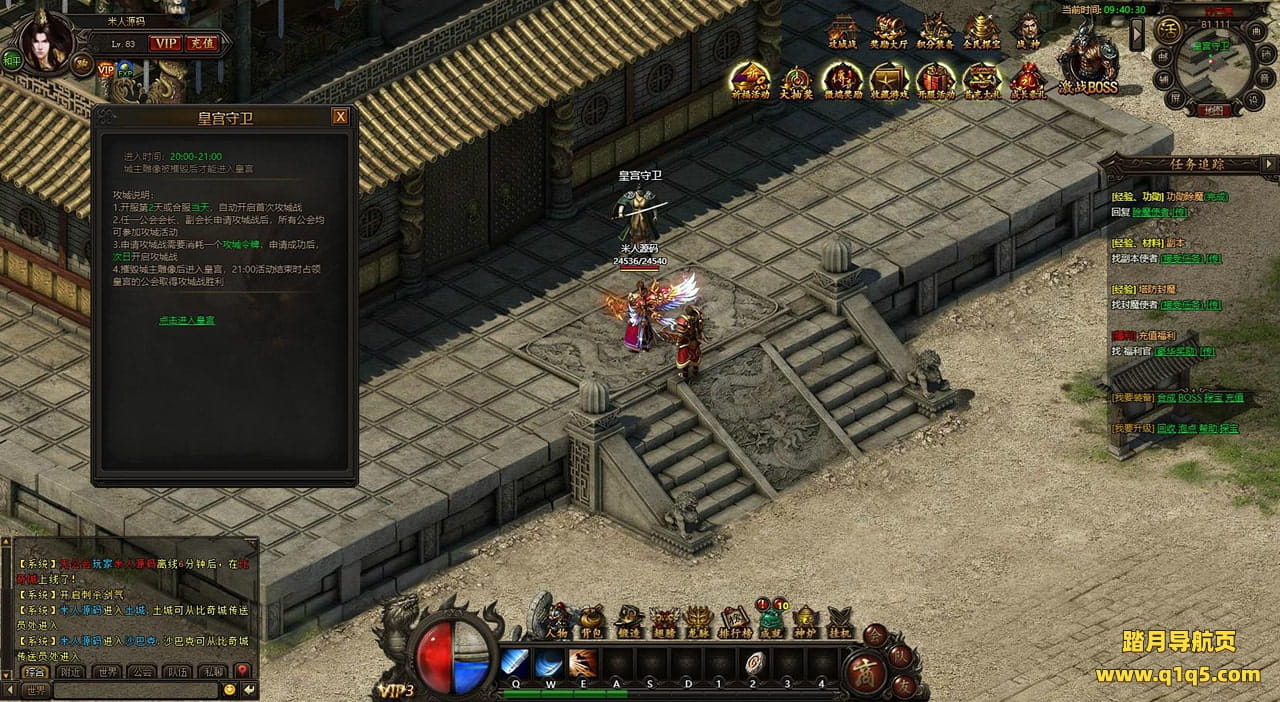Click the 充值 recharge button by the portrait

[200, 43]
